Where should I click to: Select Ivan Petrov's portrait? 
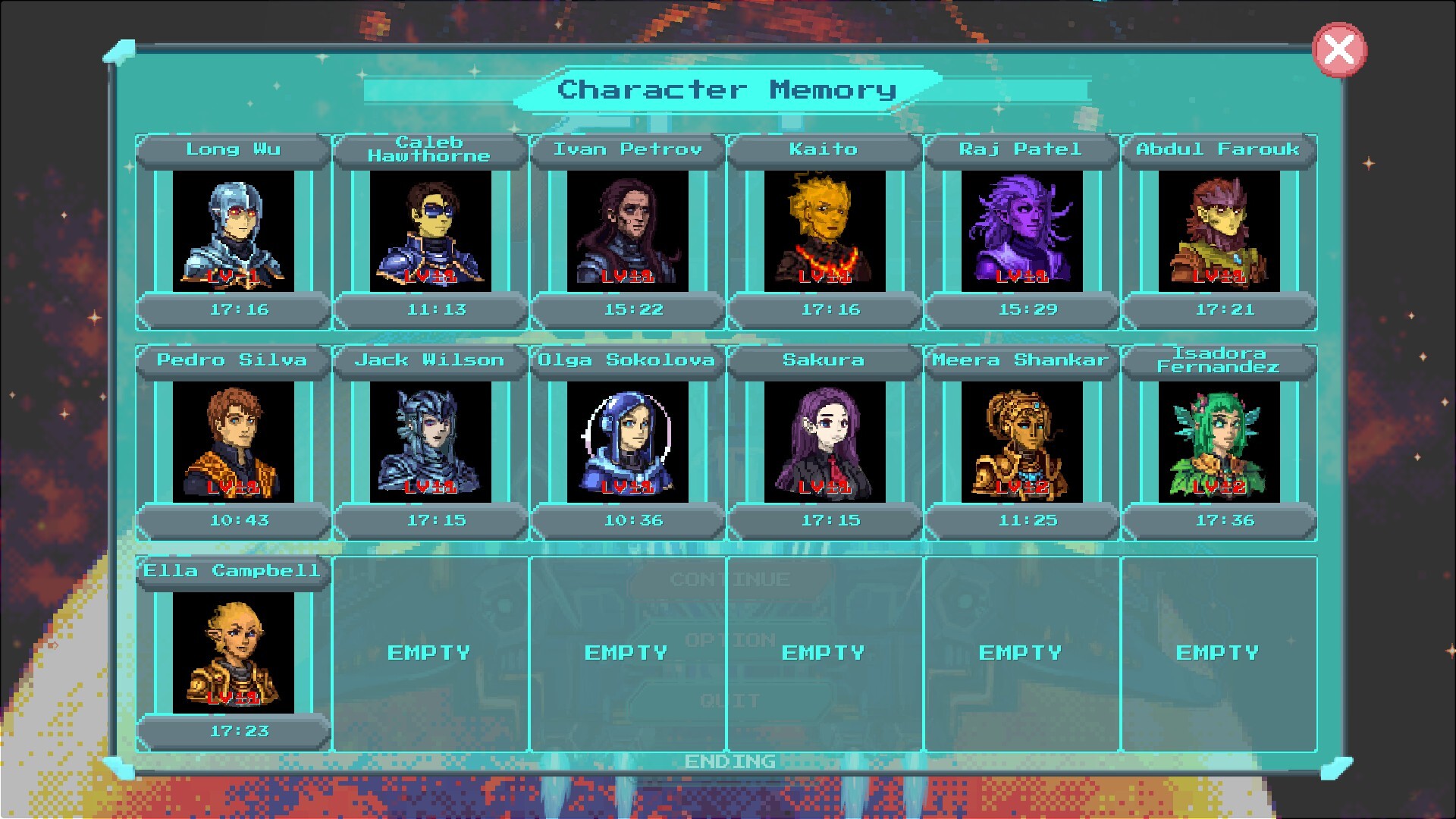627,231
